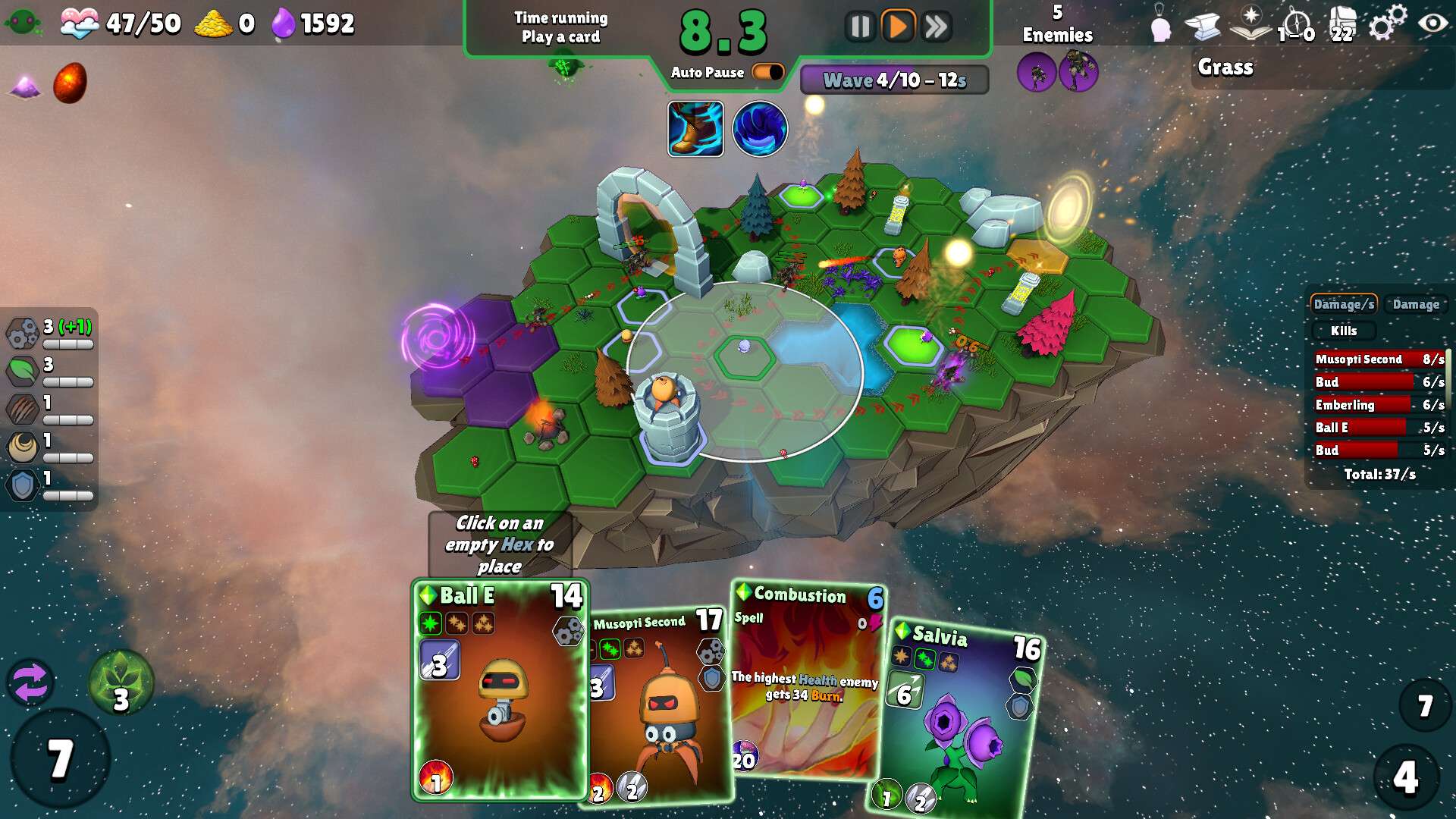The width and height of the screenshot is (1456, 819).
Task: Toggle the Auto Pause switch
Action: (x=767, y=72)
